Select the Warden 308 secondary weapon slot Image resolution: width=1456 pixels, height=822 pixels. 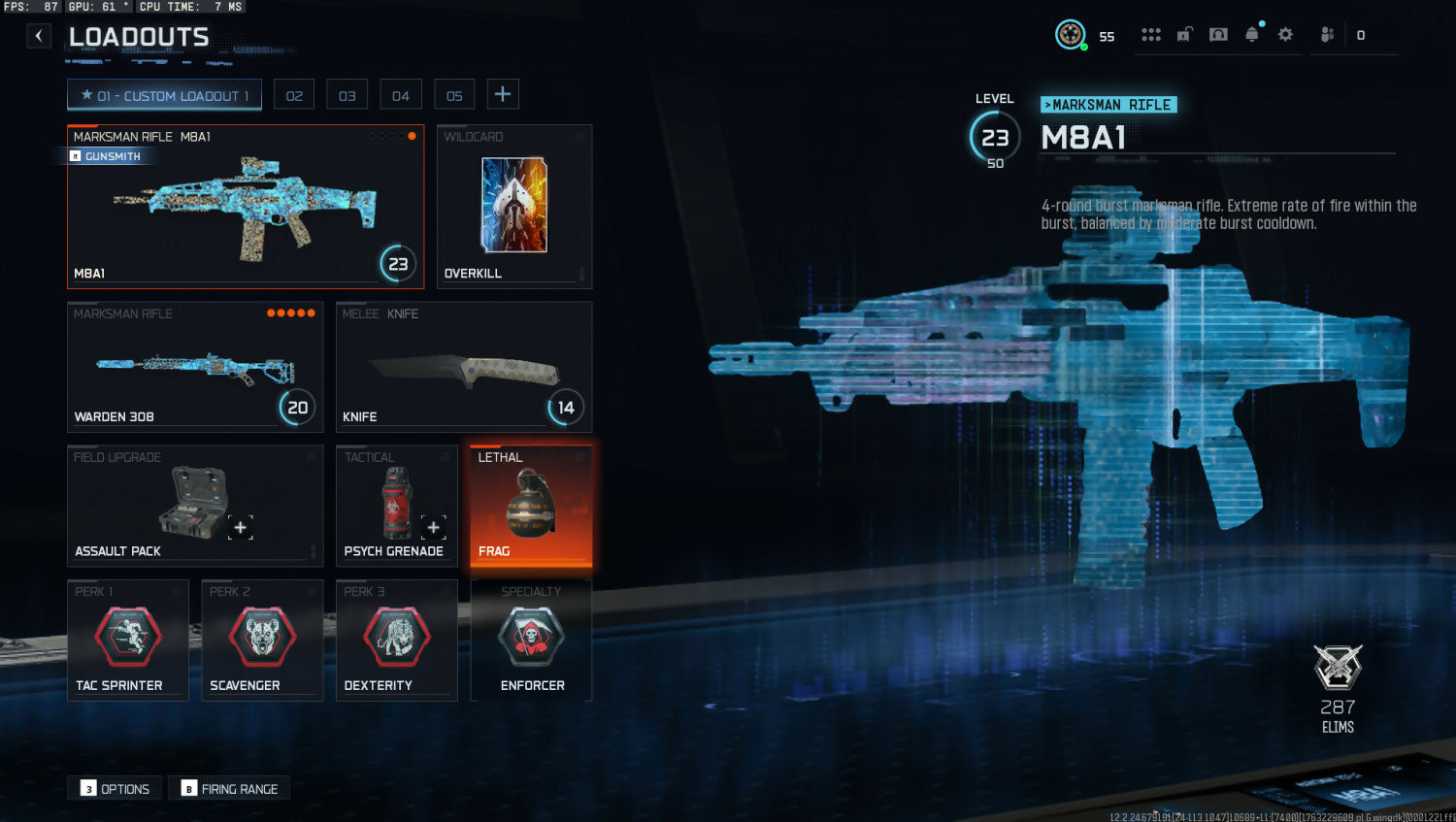coord(194,367)
